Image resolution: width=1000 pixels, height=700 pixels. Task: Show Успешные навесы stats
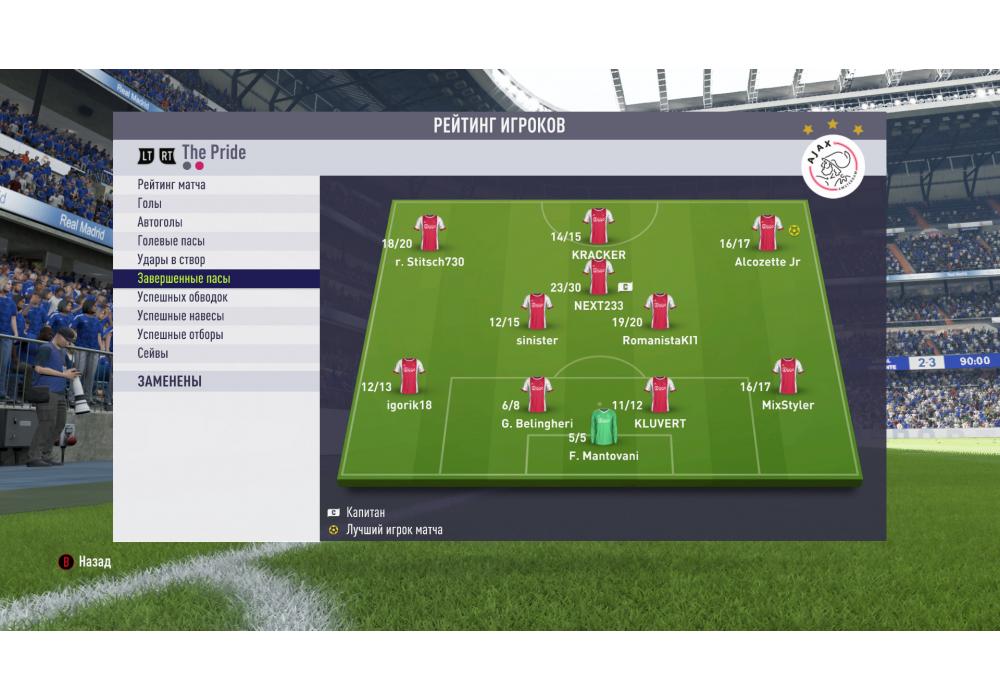tap(215, 316)
